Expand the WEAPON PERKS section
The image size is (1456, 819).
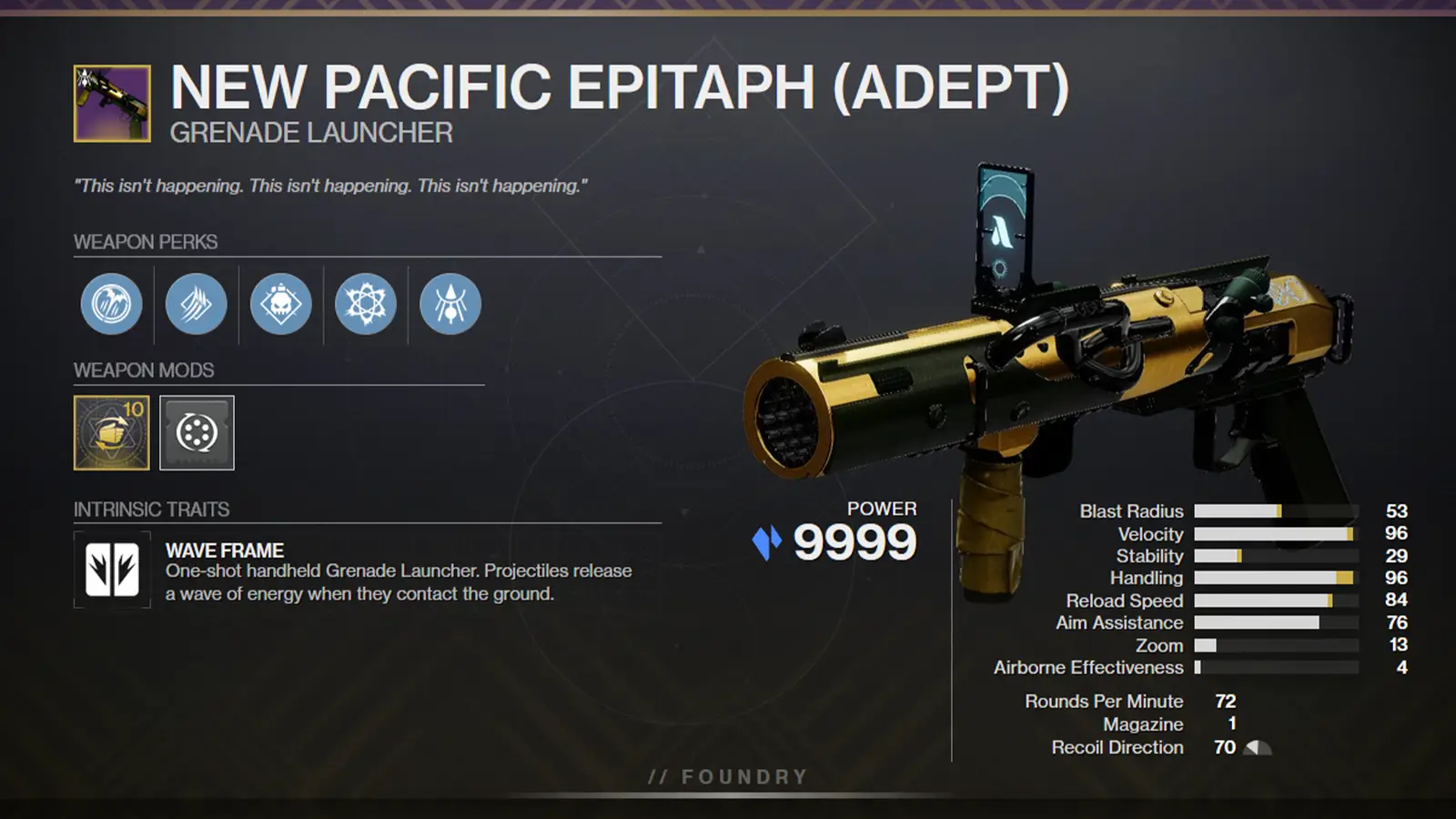pos(145,243)
